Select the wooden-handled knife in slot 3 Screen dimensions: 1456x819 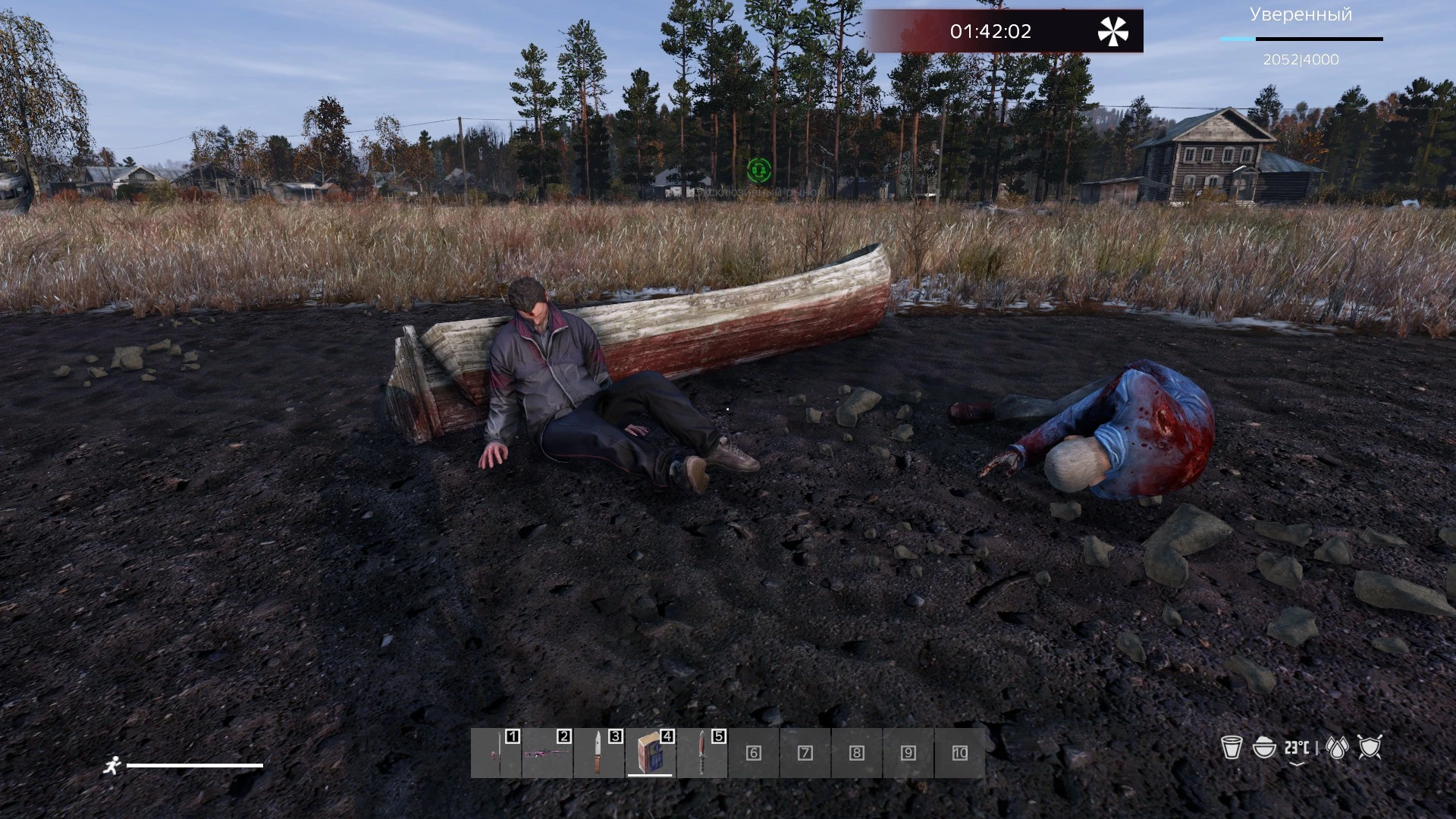tap(599, 752)
